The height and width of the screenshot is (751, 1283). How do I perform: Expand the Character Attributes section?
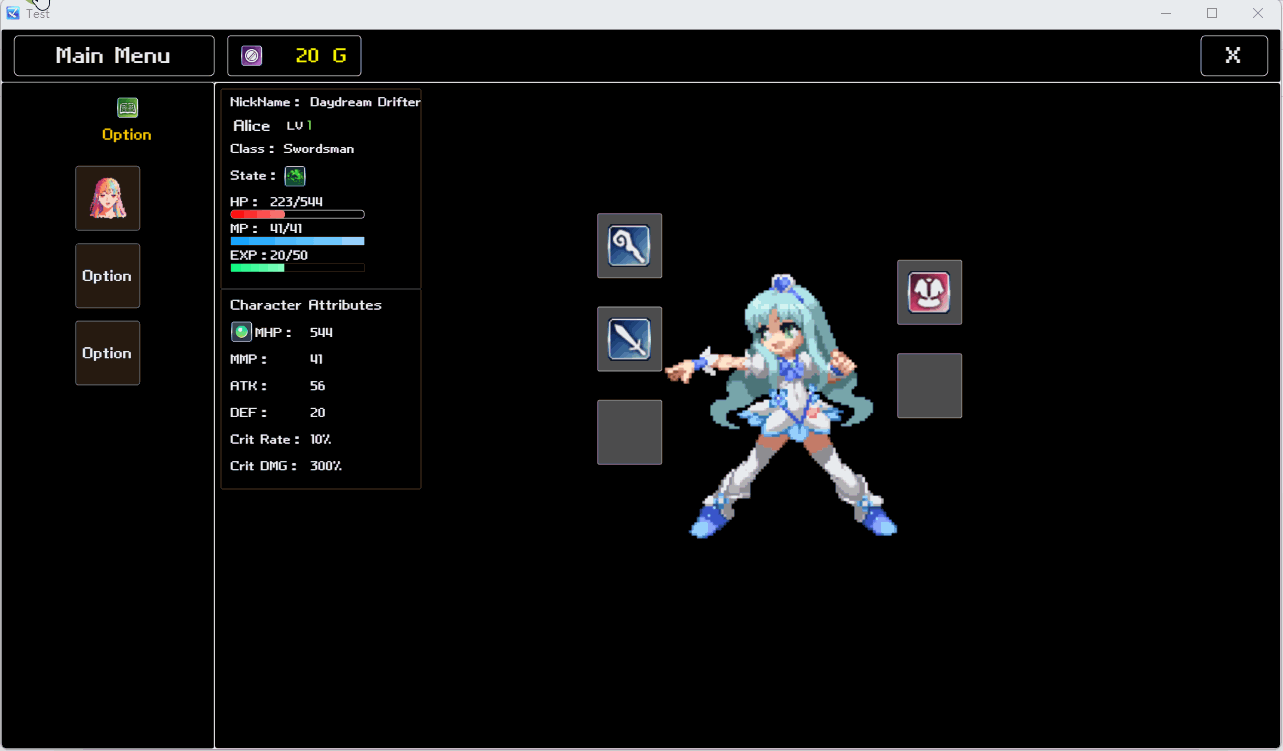coord(305,305)
